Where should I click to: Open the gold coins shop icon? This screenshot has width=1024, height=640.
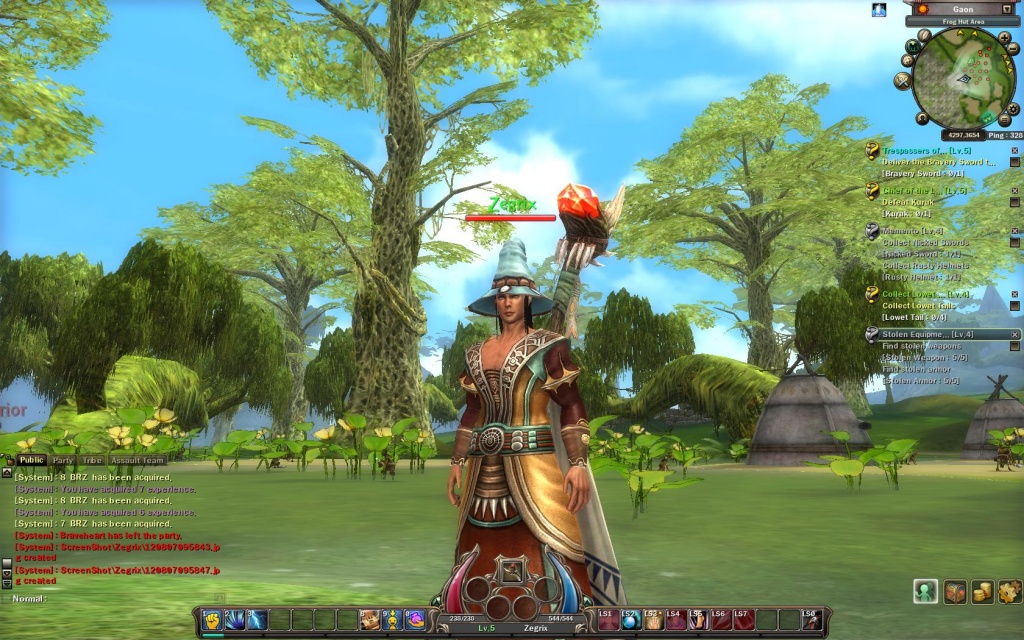[982, 591]
